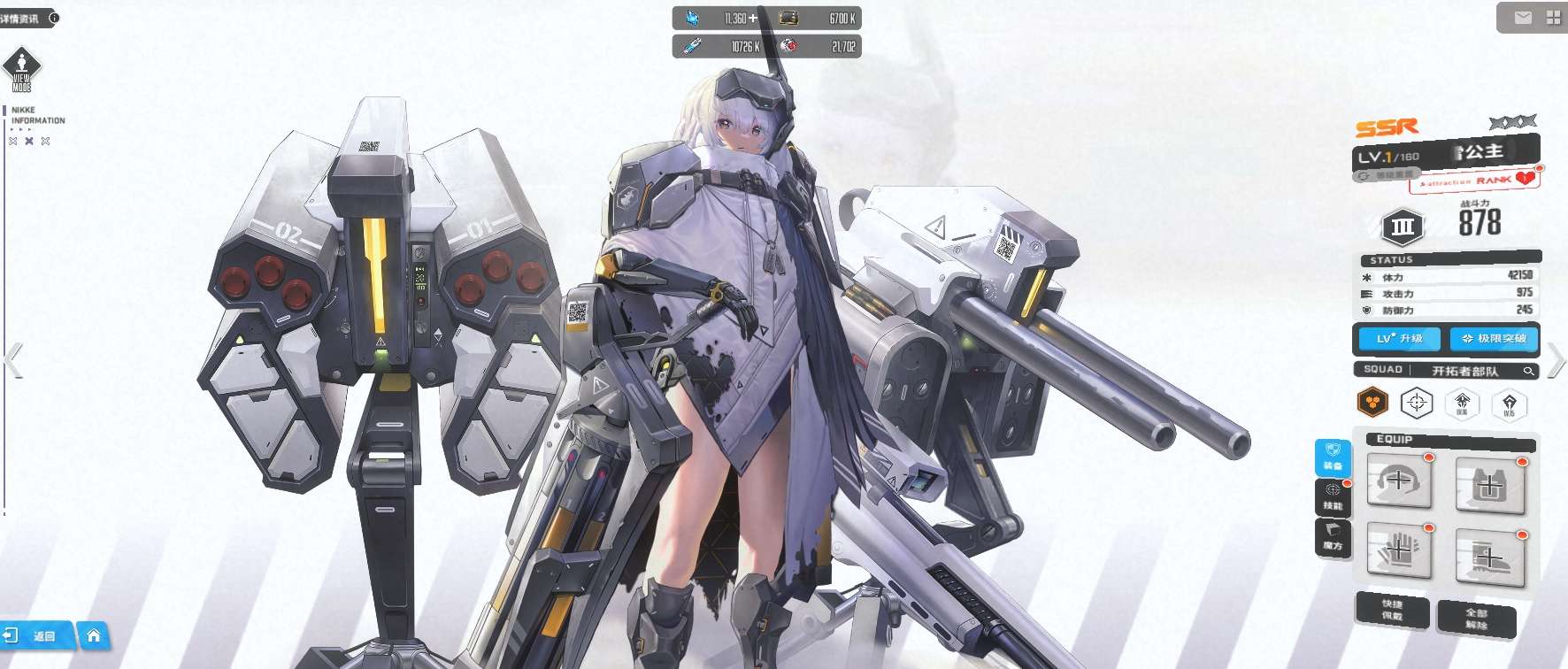Click the 返回 back button
The height and width of the screenshot is (669, 1568).
coord(35,635)
